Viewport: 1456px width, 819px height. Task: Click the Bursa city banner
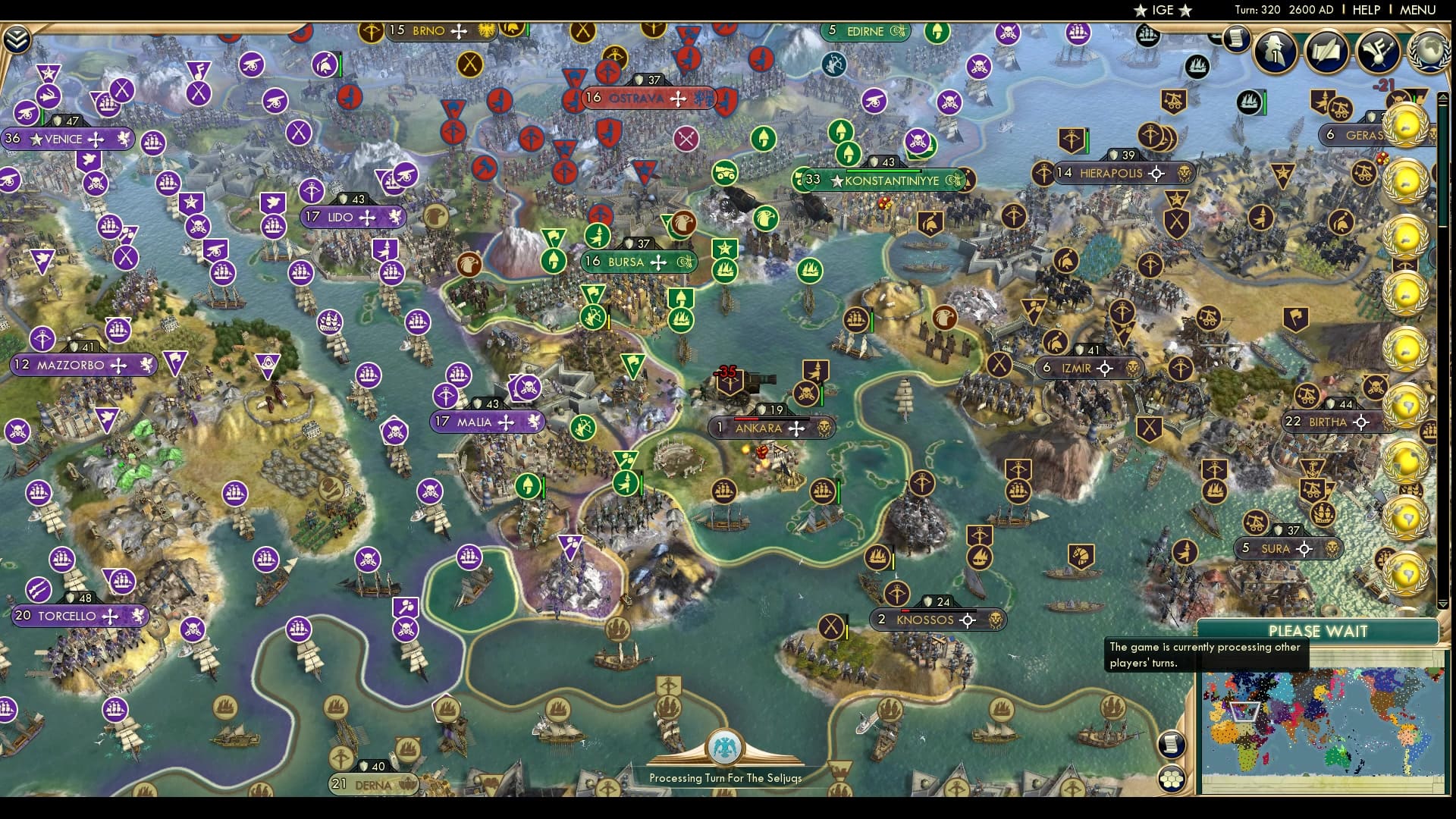[637, 261]
